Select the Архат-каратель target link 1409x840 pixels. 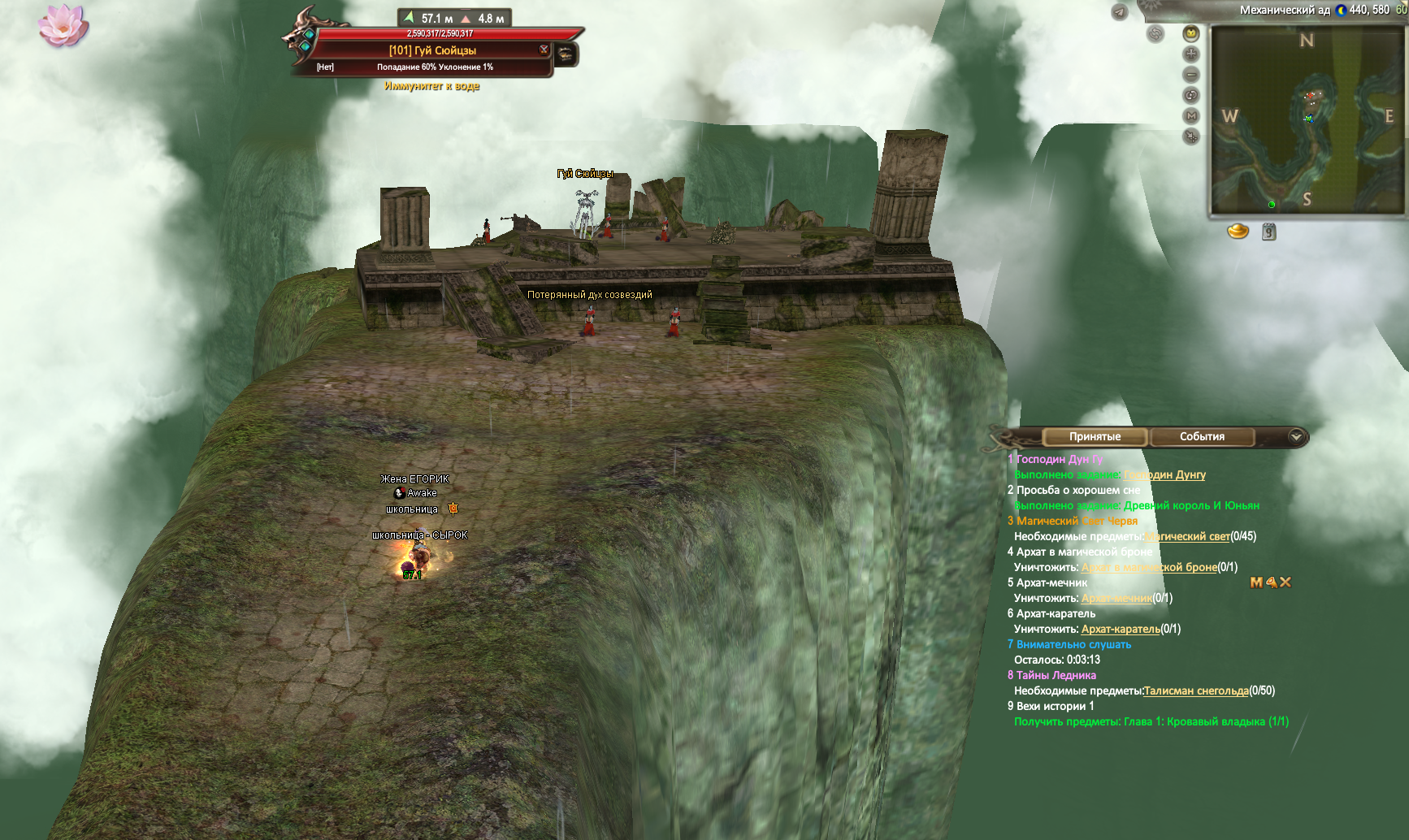click(1121, 630)
